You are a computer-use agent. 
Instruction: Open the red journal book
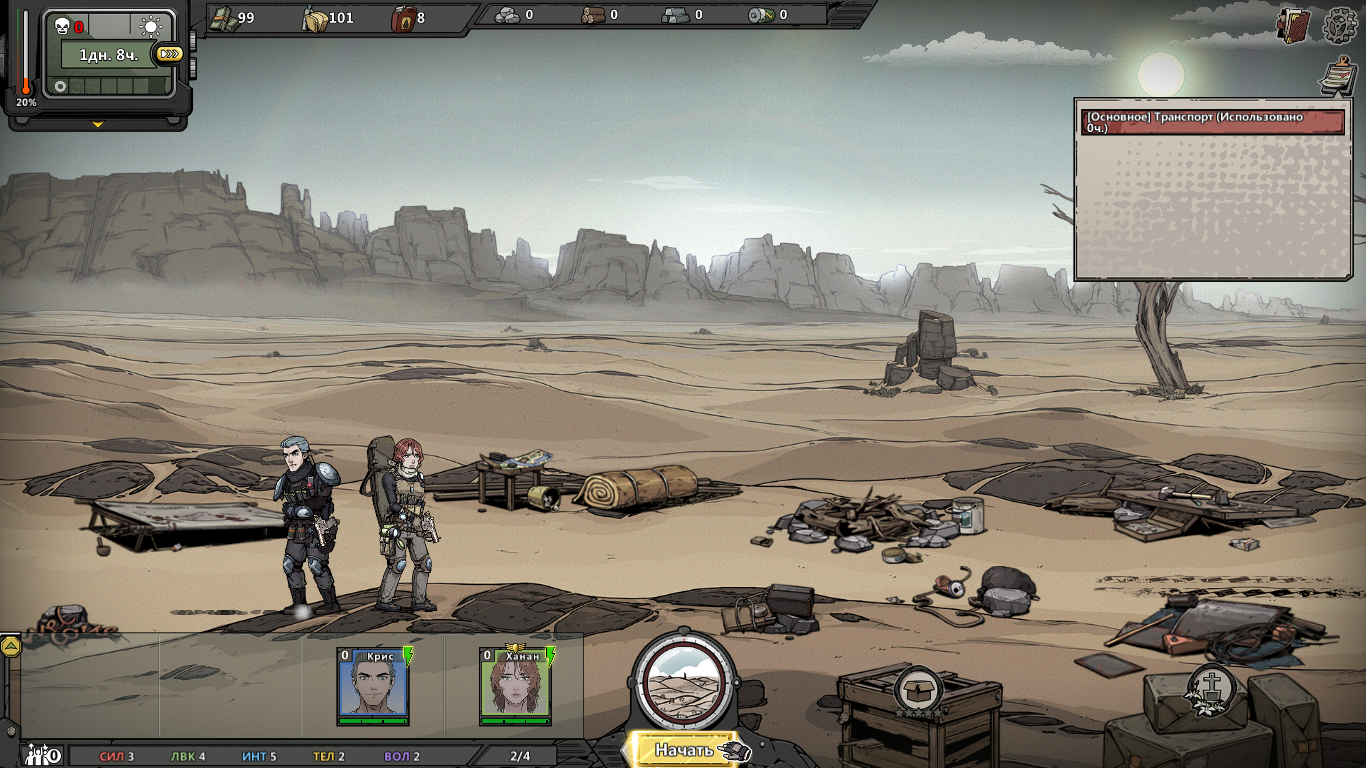(x=1294, y=26)
